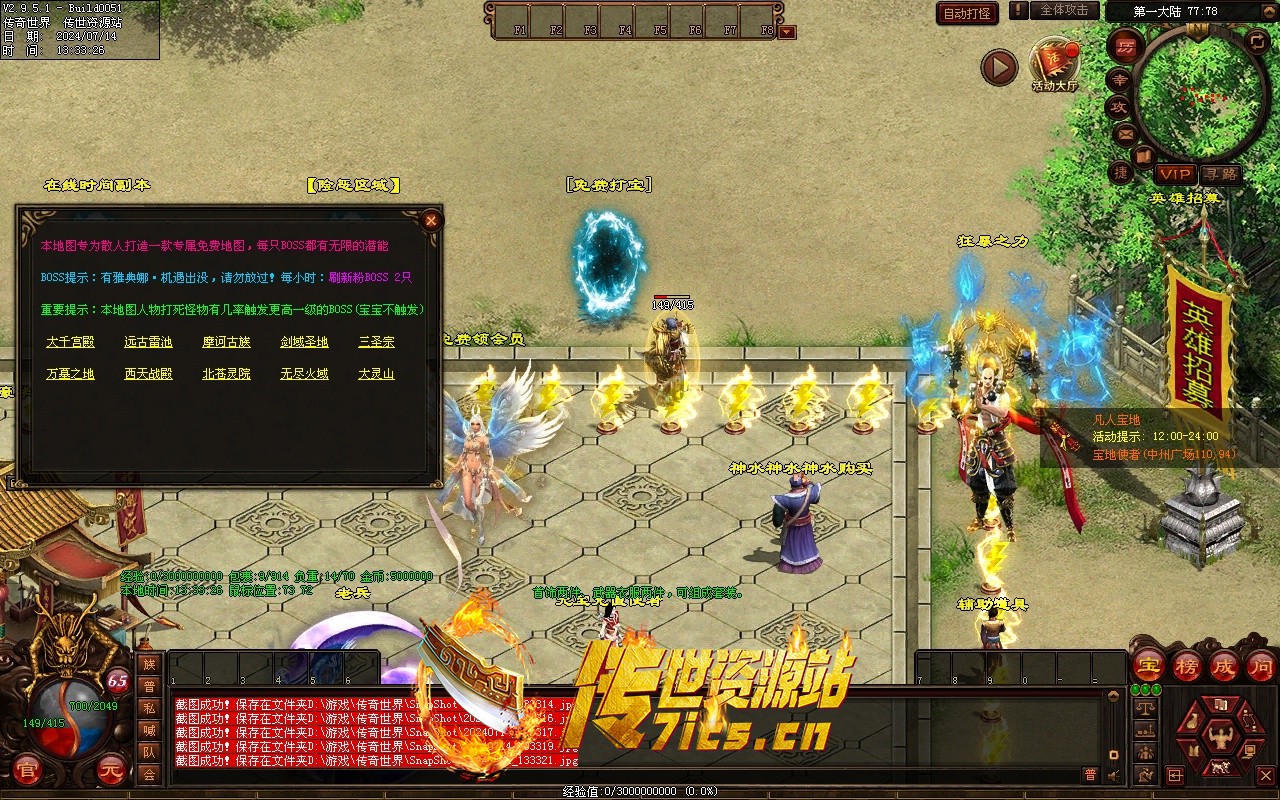Close the map teleport dialog
The width and height of the screenshot is (1280, 800).
431,220
